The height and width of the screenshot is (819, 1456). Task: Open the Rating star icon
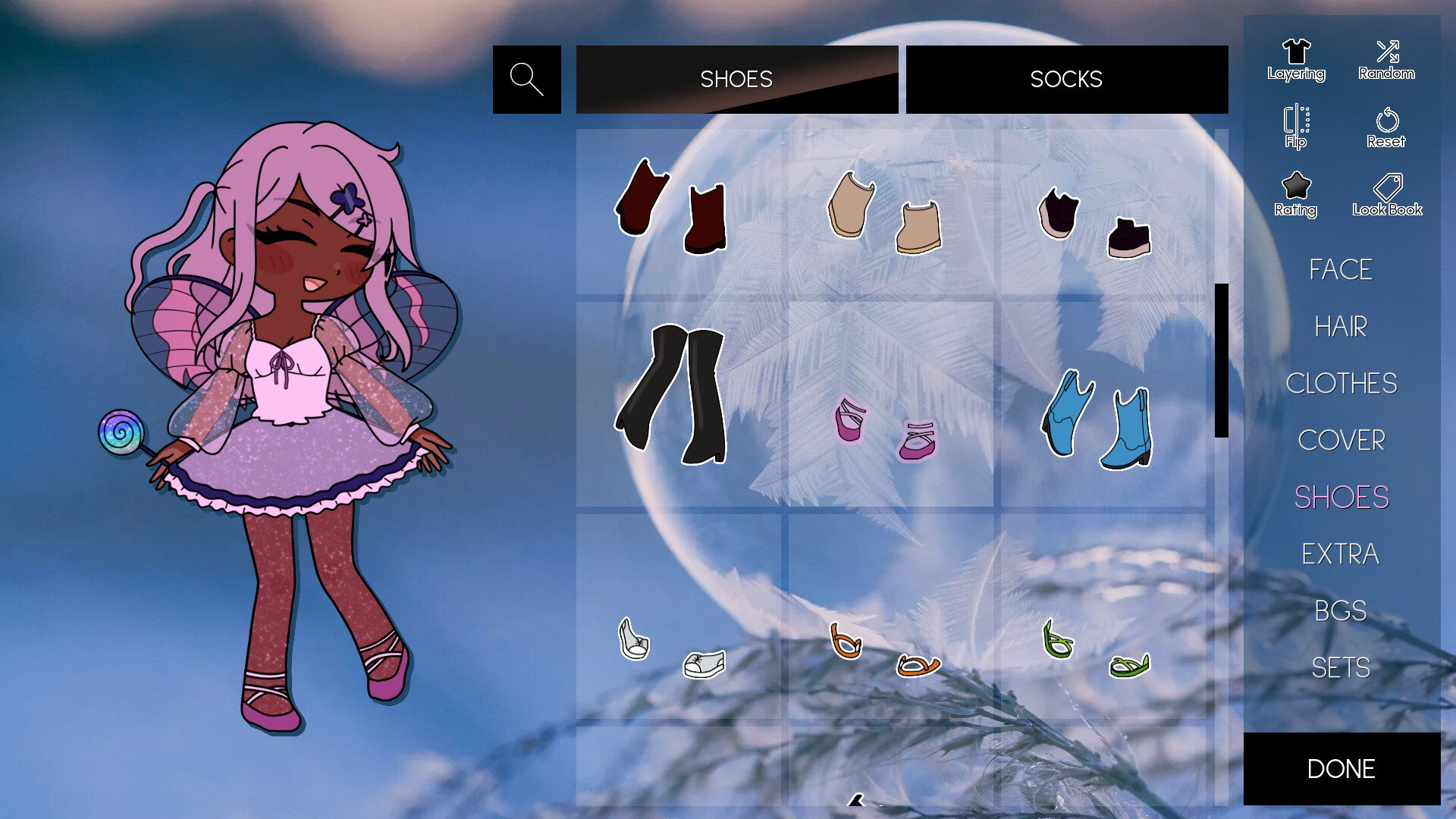[1296, 190]
